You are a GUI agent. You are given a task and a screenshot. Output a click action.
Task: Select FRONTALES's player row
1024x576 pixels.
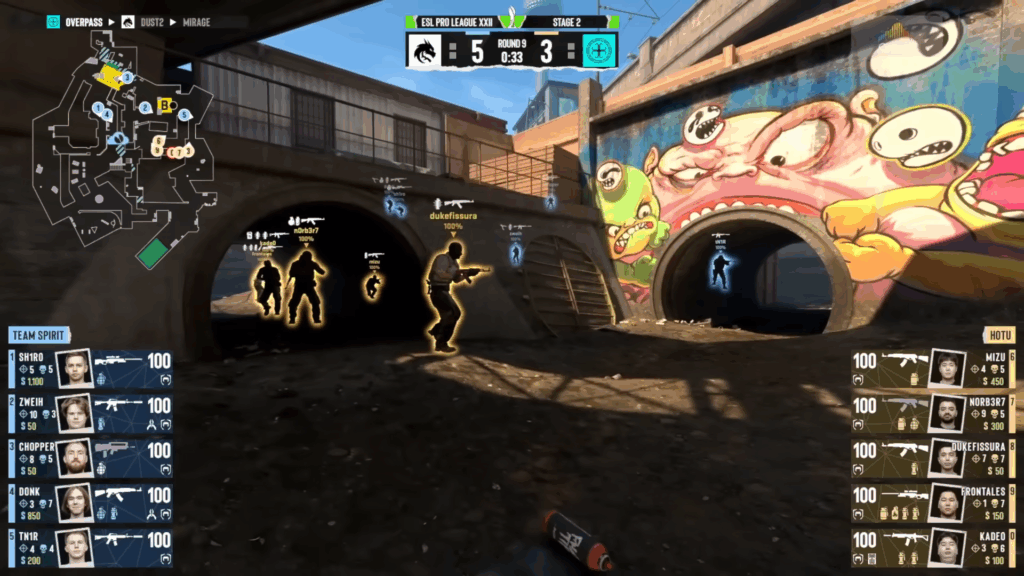point(932,502)
